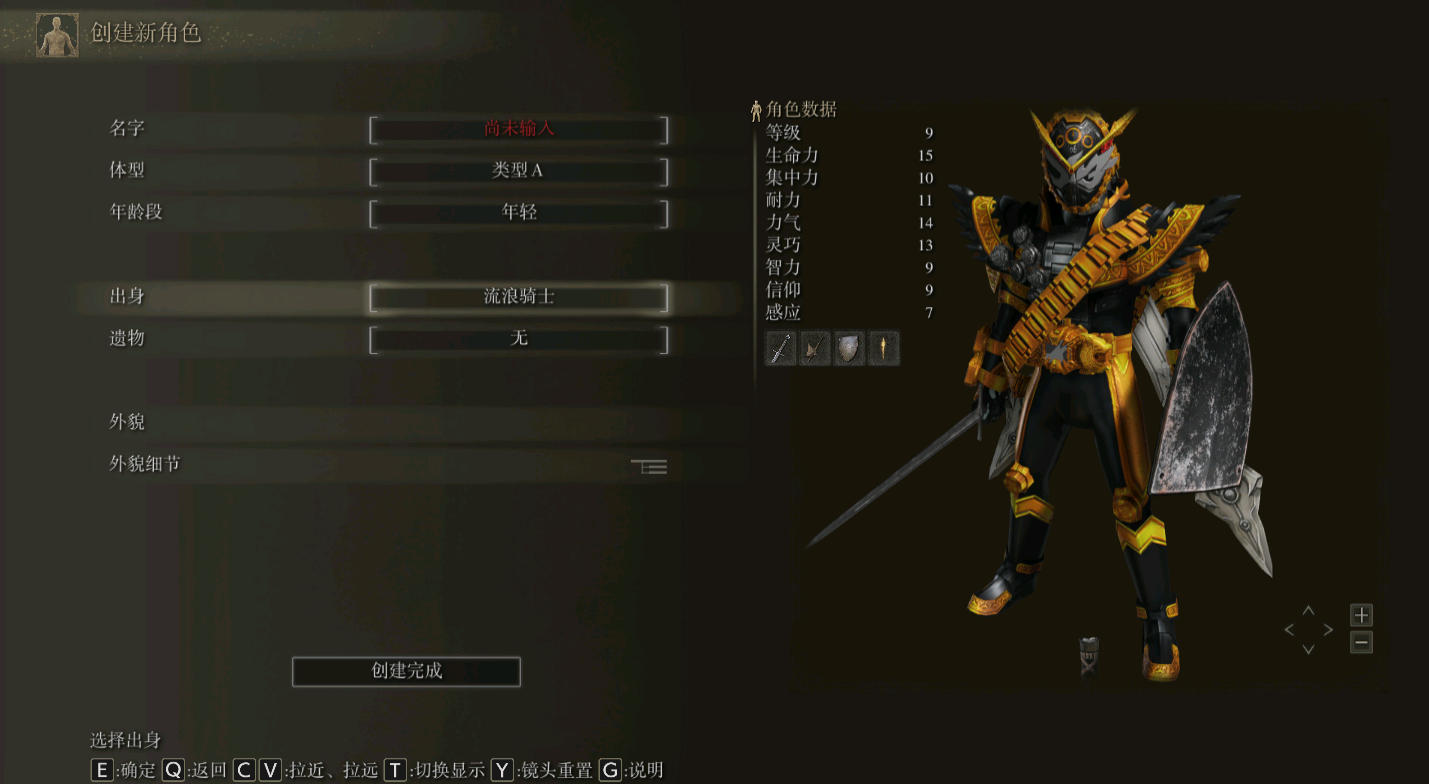Open the 遗物 keepsake selector showing 无
Viewport: 1429px width, 784px height.
(x=519, y=340)
